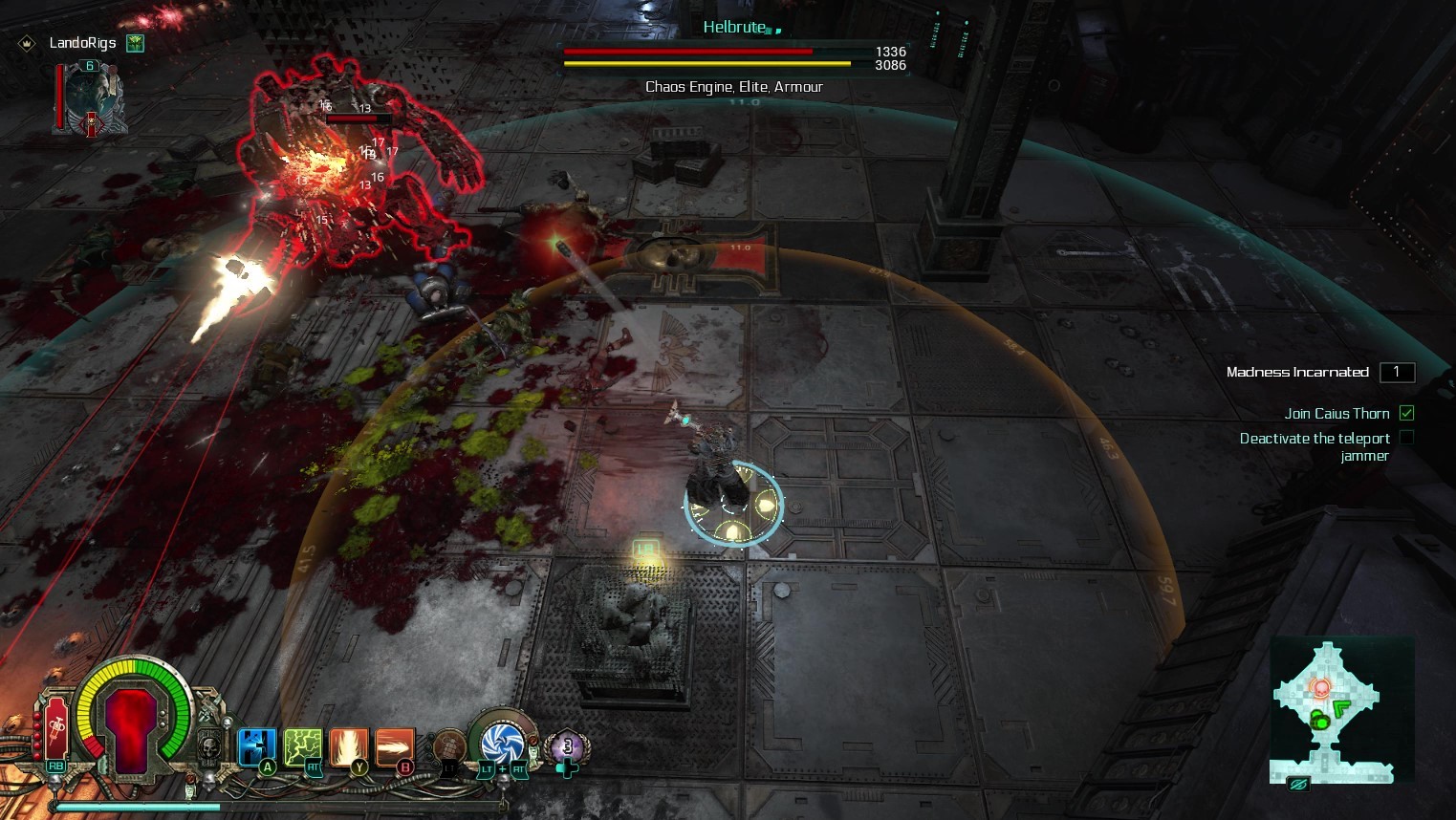Select the grenade slot
1456x820 pixels.
pos(448,747)
